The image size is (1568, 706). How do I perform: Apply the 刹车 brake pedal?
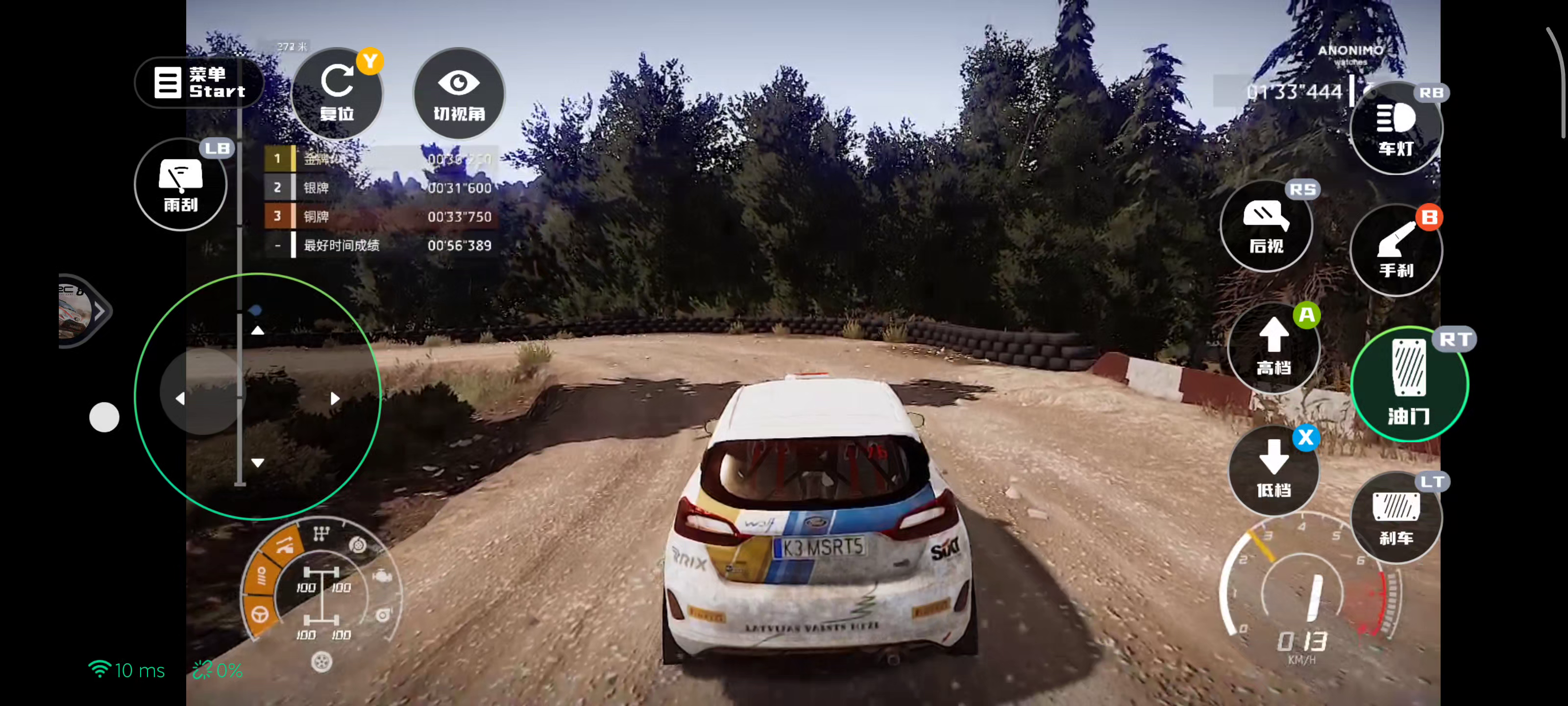(x=1395, y=517)
